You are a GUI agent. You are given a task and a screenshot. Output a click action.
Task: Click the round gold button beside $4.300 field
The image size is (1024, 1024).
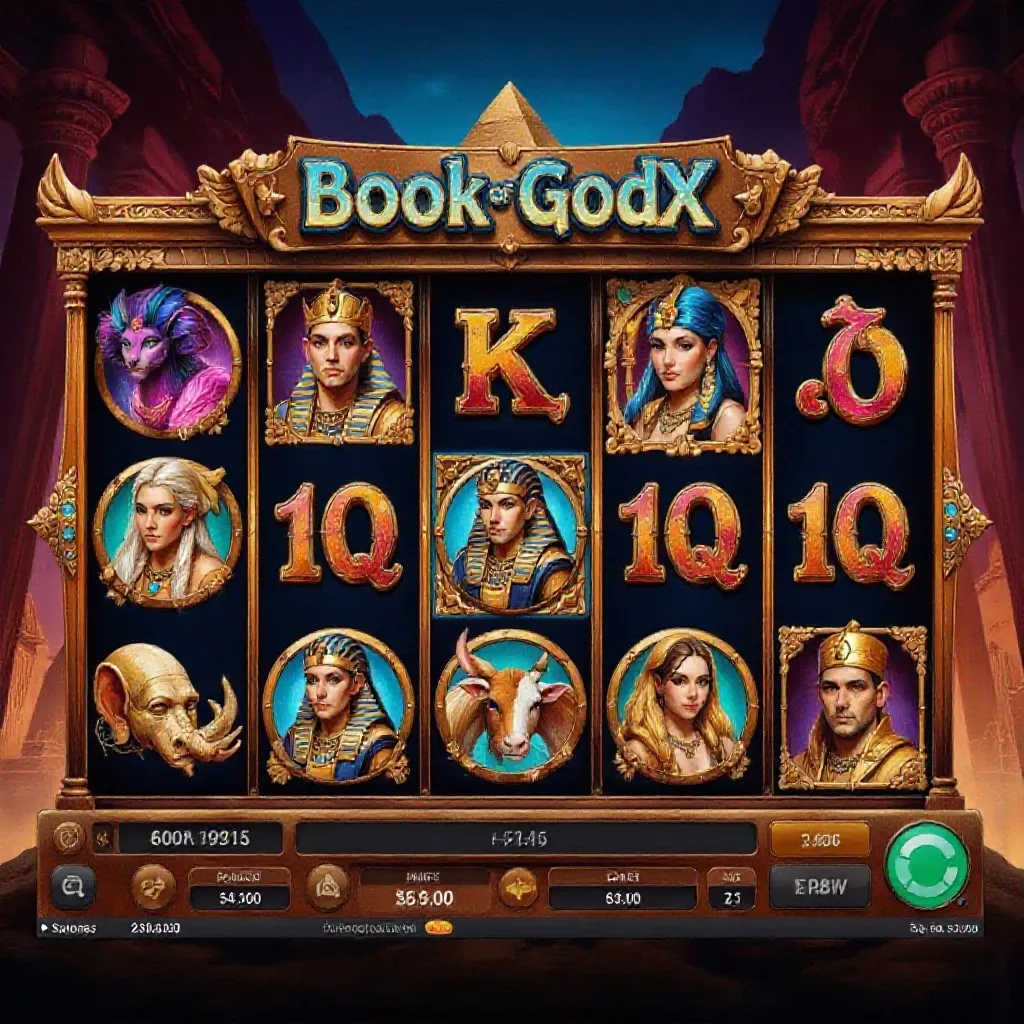click(x=153, y=887)
